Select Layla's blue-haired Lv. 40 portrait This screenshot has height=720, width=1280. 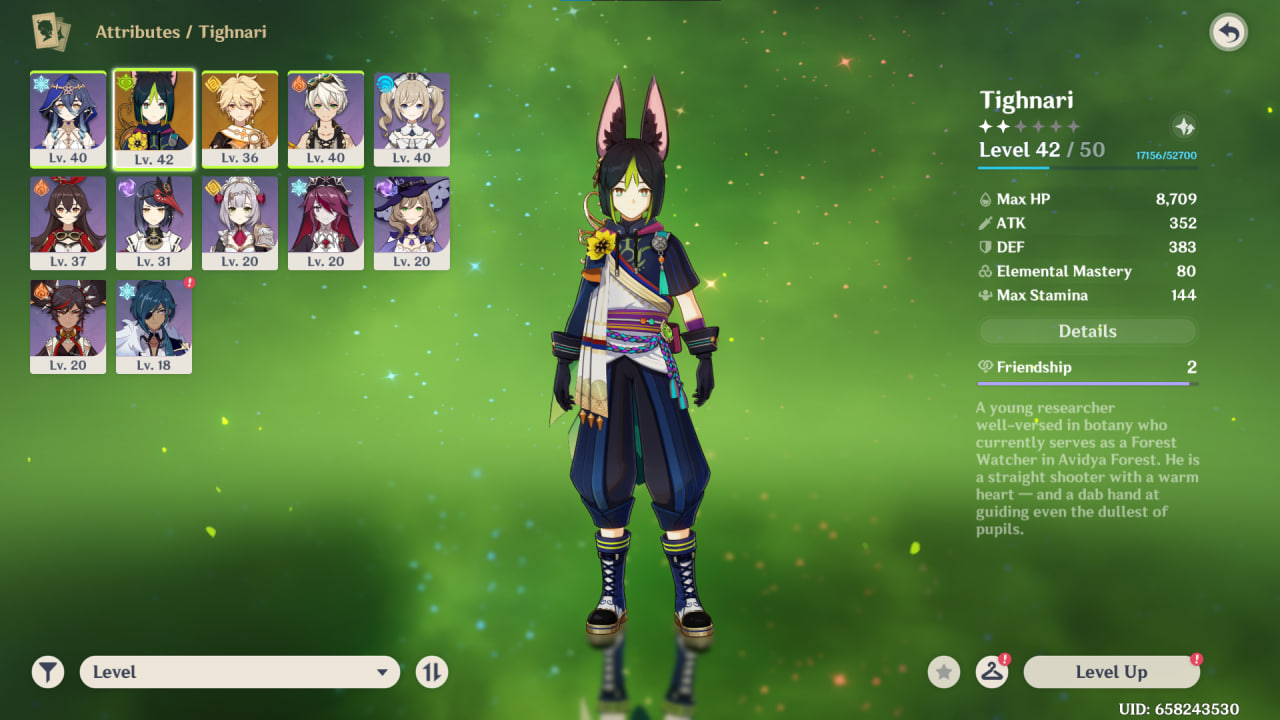pyautogui.click(x=68, y=118)
